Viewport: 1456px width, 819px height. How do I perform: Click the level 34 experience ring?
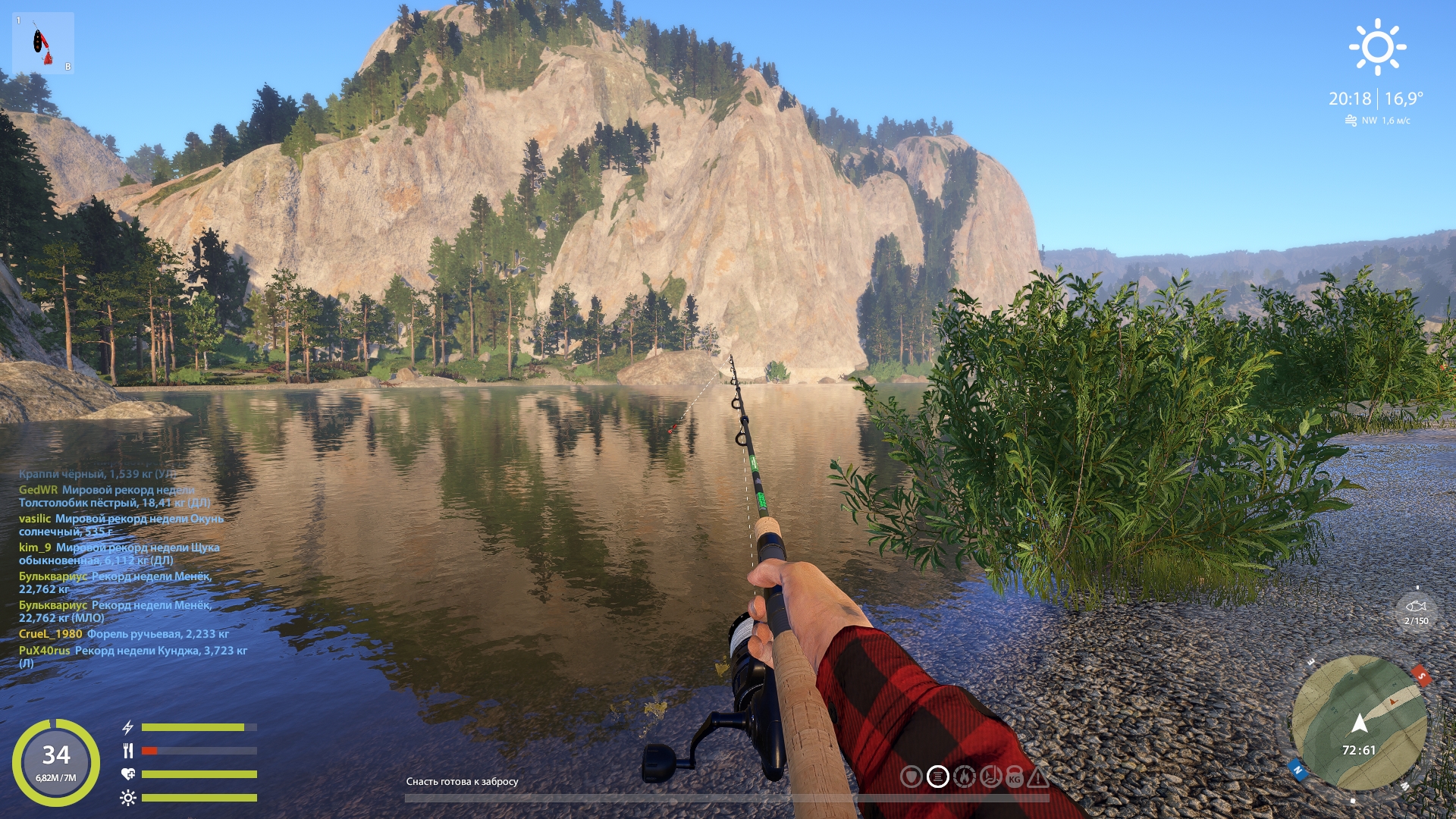click(x=56, y=761)
